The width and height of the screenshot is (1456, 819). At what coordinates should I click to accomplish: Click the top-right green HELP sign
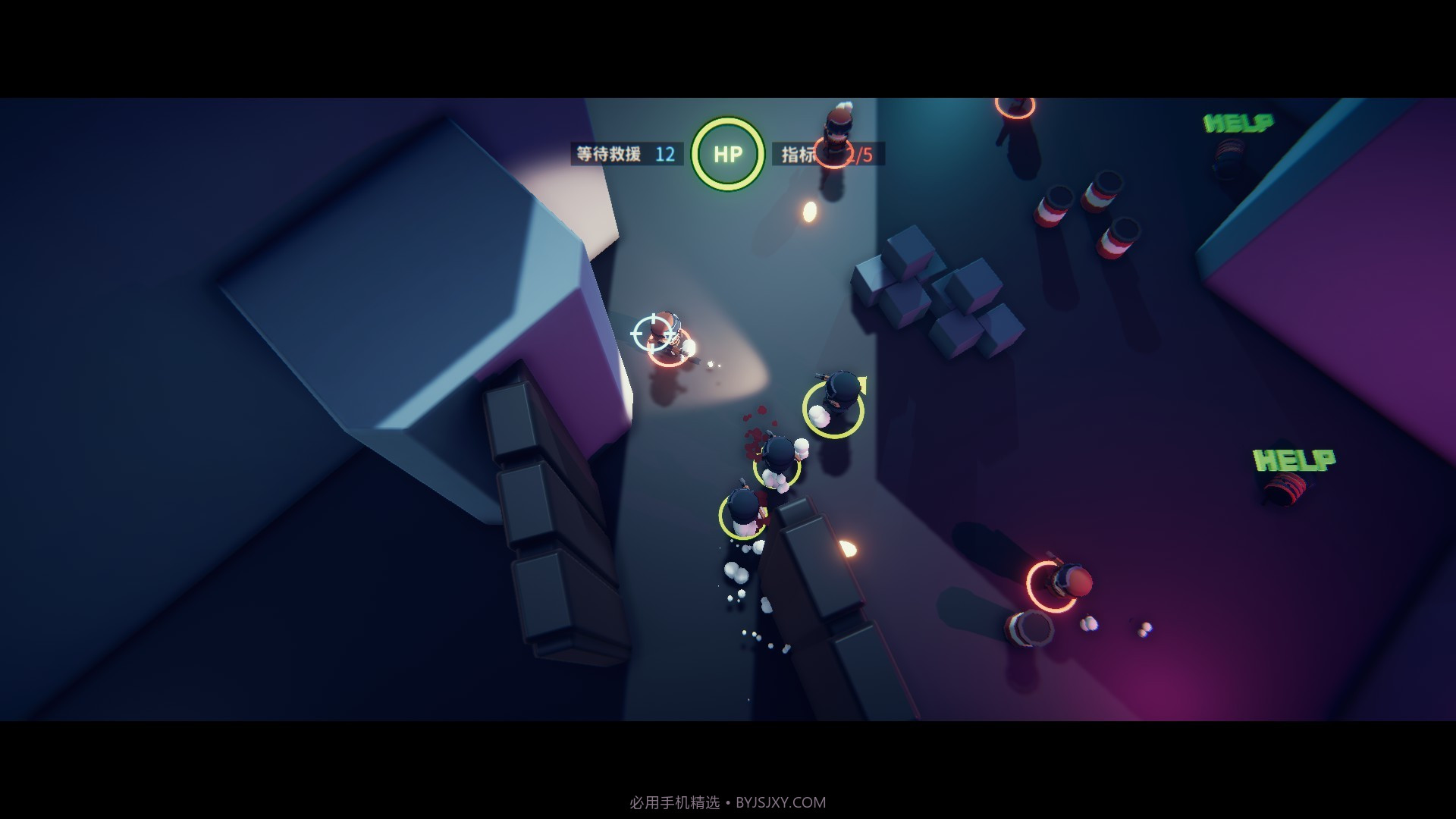[1237, 121]
